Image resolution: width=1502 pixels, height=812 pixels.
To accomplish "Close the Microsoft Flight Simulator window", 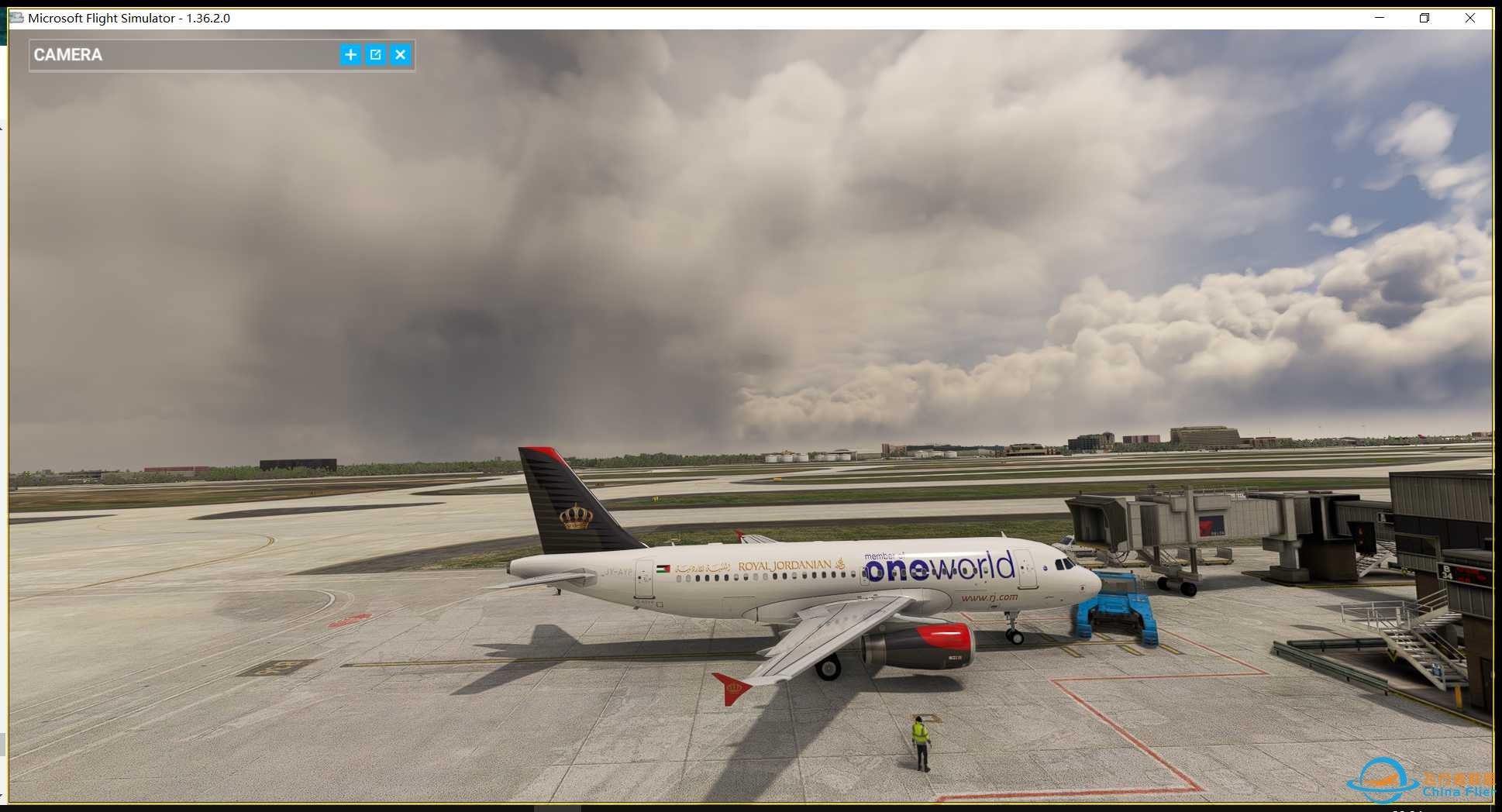I will [x=1469, y=18].
